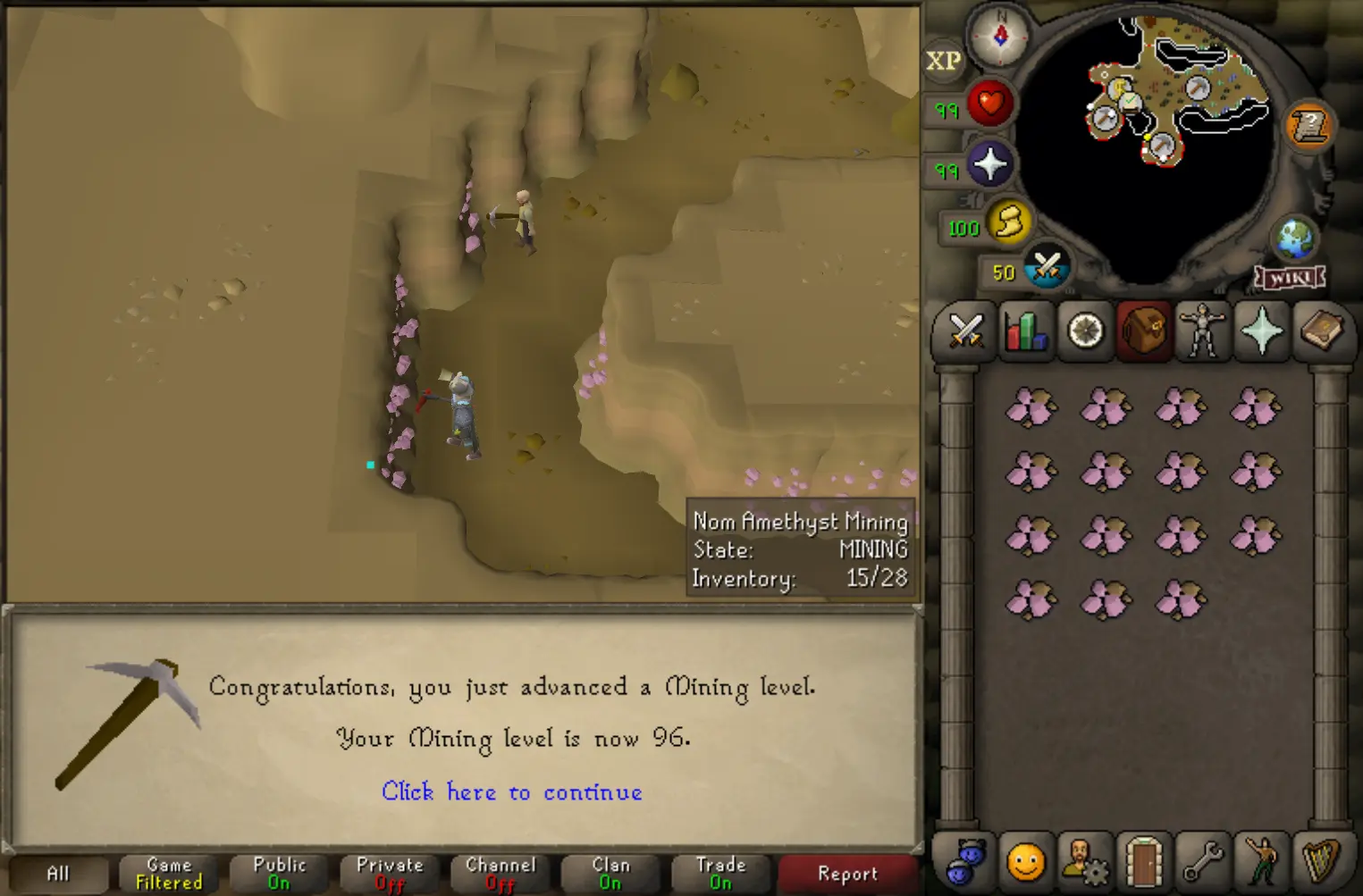Select the Game Filtered chat tab
The width and height of the screenshot is (1363, 896).
point(166,873)
